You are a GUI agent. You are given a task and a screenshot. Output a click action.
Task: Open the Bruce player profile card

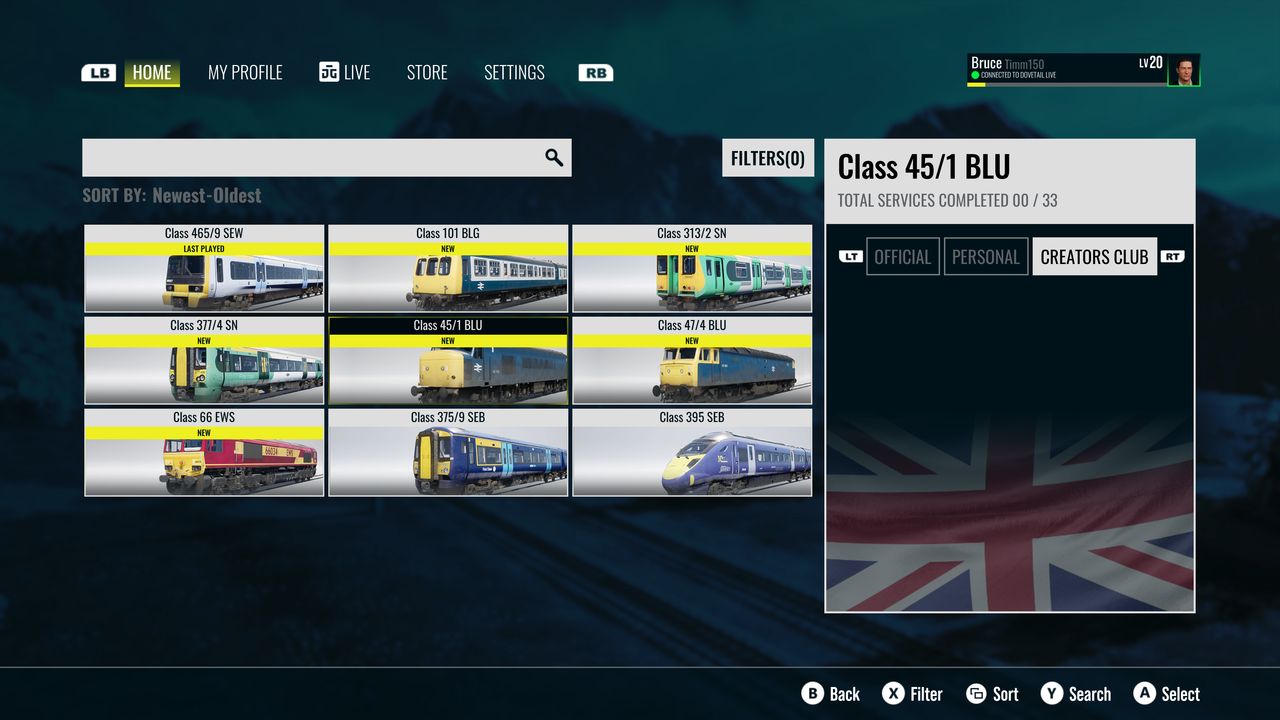click(x=1083, y=70)
